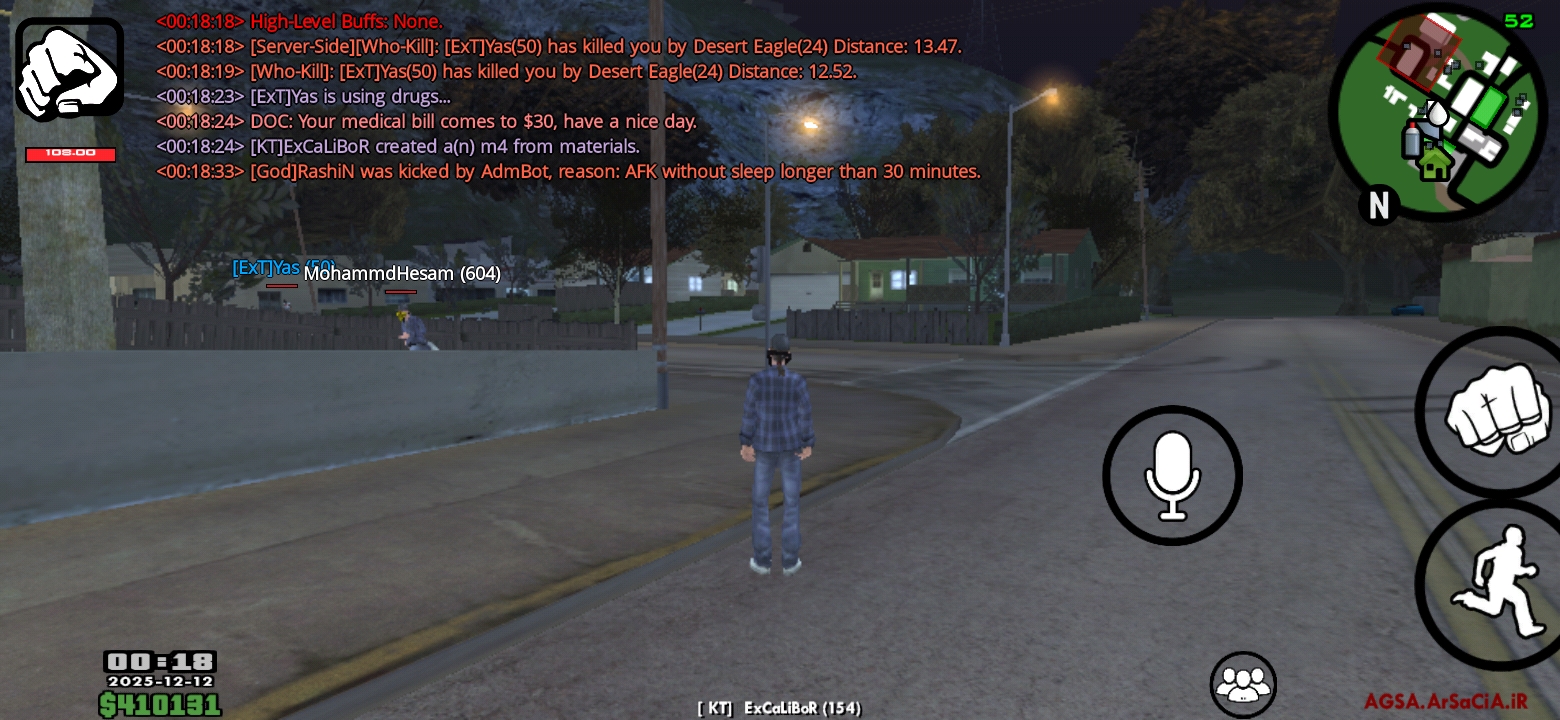
Task: Tap the fist weapon icon
Action: pyautogui.click(x=69, y=69)
